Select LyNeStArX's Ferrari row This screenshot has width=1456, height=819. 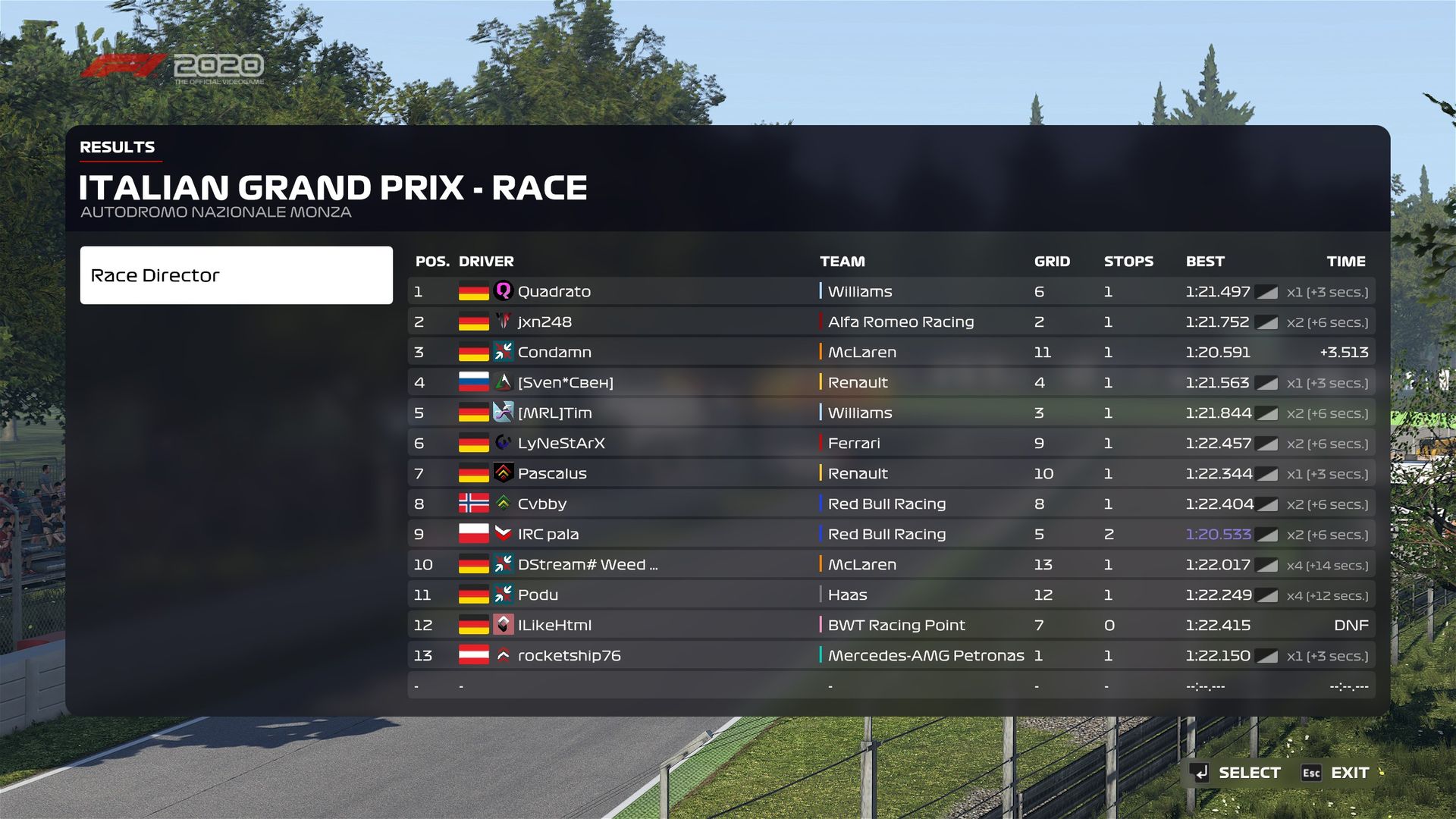(891, 443)
